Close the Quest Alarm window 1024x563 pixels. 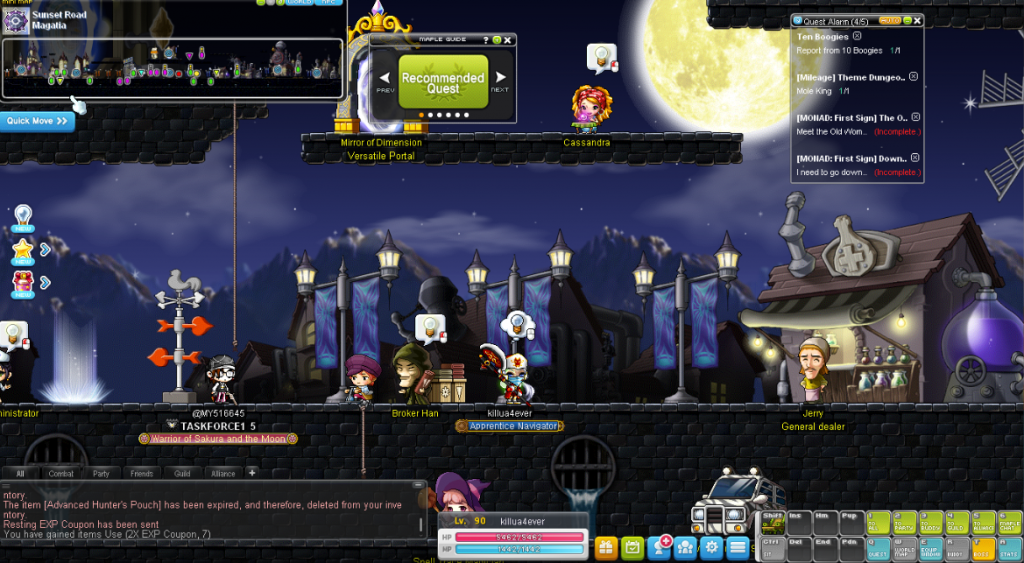(918, 20)
